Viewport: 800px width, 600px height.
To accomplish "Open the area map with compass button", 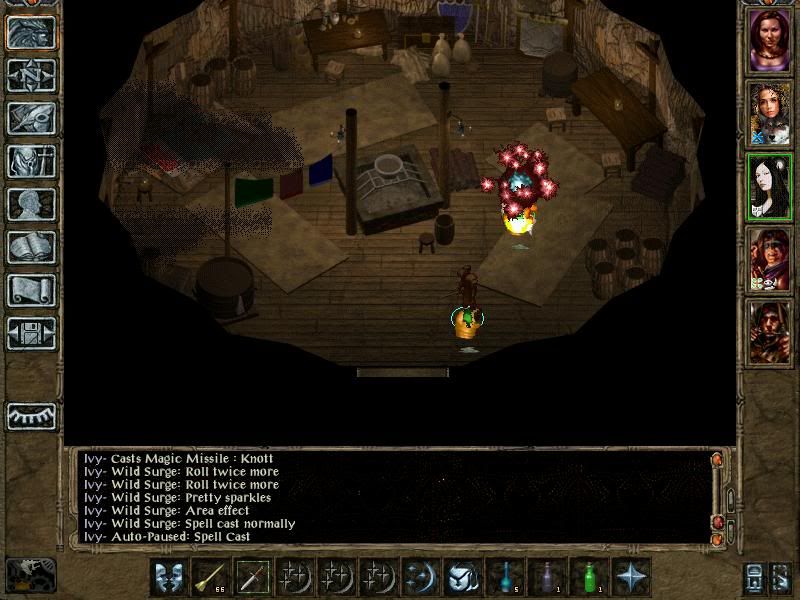I will [31, 74].
